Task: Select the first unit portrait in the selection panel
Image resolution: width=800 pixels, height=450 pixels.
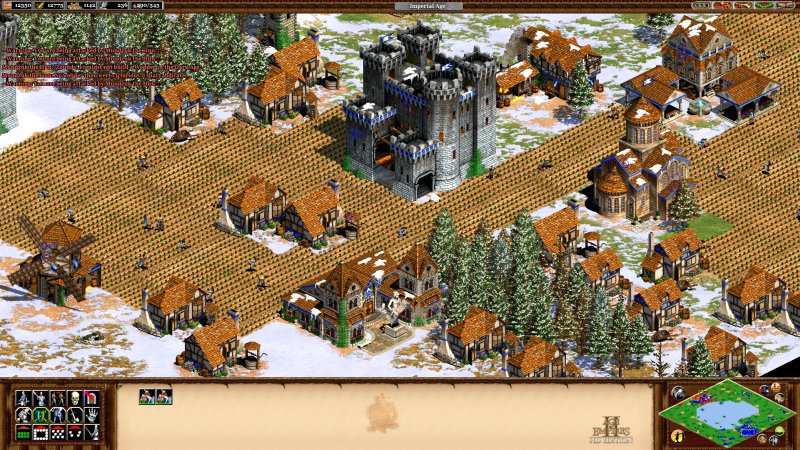Action: pyautogui.click(x=146, y=396)
